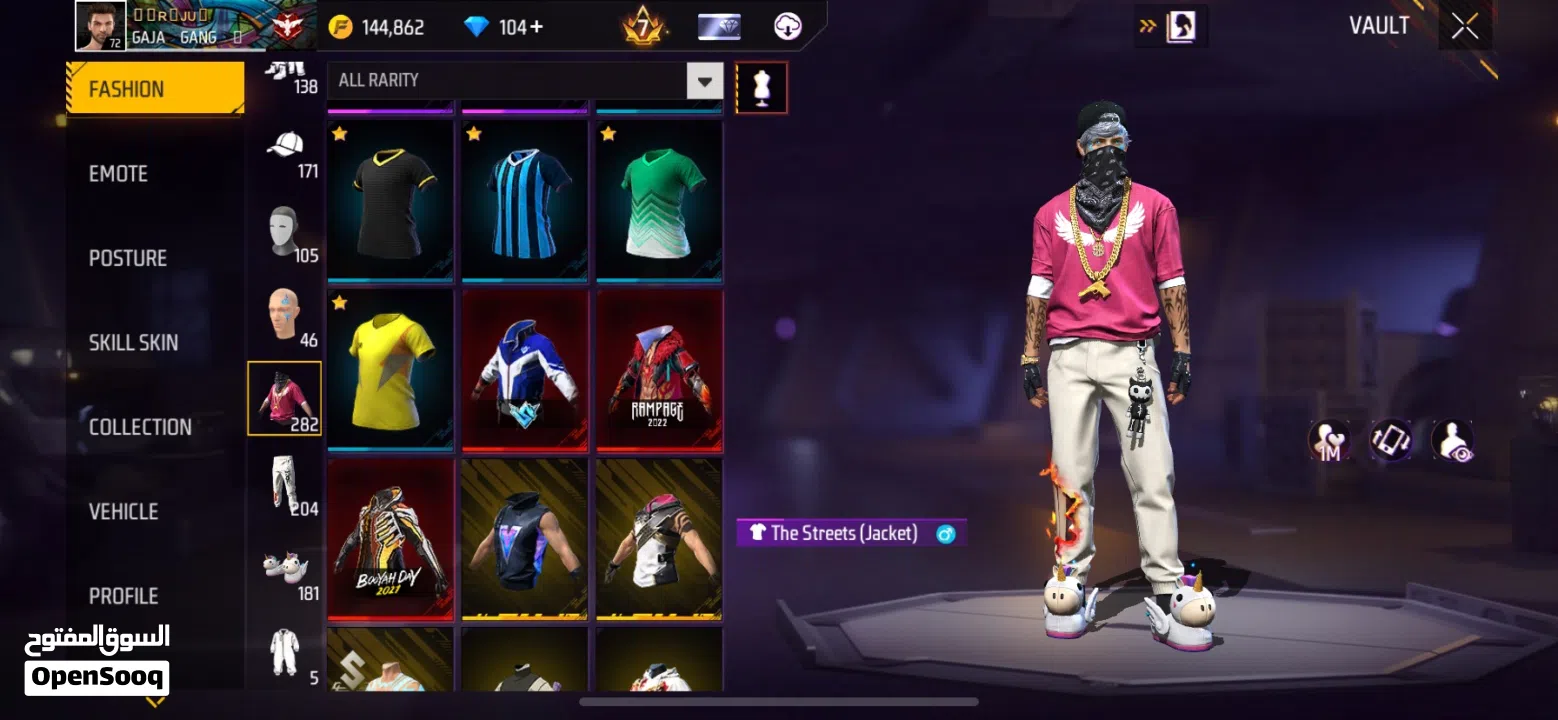Image resolution: width=1558 pixels, height=720 pixels.
Task: Select the Rampage 2022 jacket thumbnail
Action: [658, 371]
